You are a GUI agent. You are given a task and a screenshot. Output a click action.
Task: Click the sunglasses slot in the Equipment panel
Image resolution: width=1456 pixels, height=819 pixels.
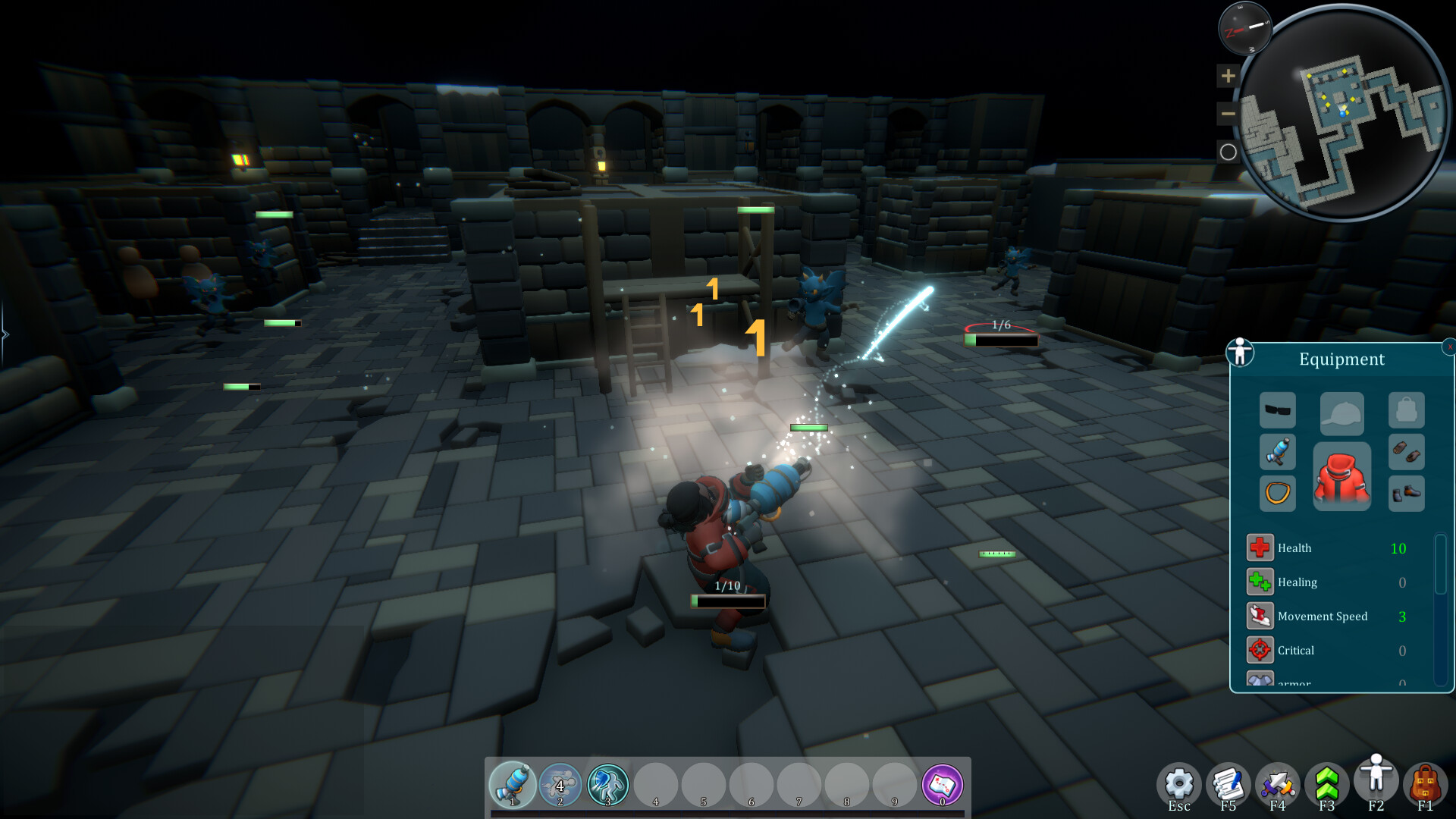coord(1278,409)
